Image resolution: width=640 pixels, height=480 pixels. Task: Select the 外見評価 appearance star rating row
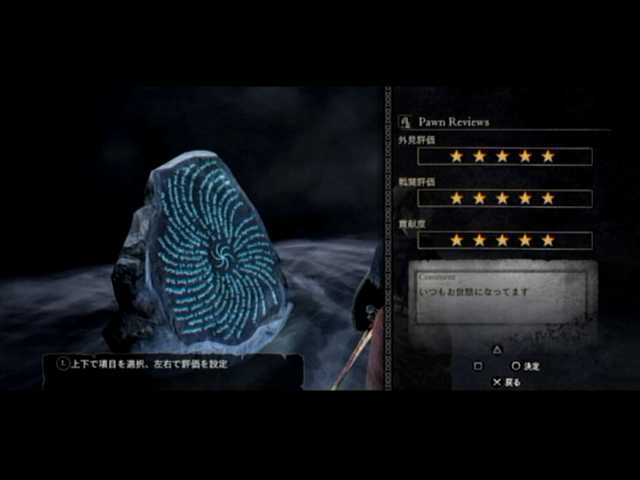click(x=504, y=157)
